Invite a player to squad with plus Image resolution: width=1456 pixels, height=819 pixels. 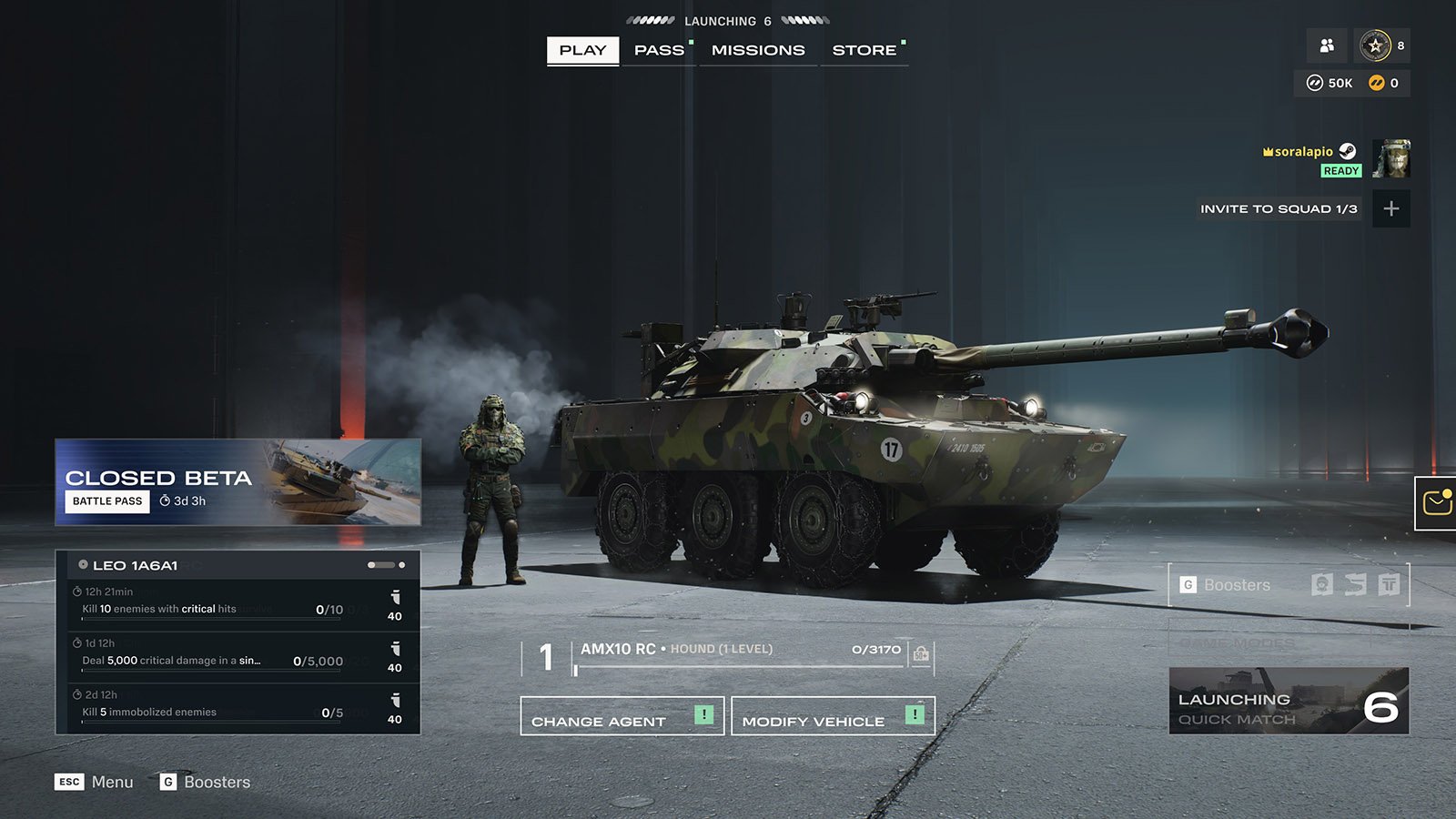[1390, 209]
